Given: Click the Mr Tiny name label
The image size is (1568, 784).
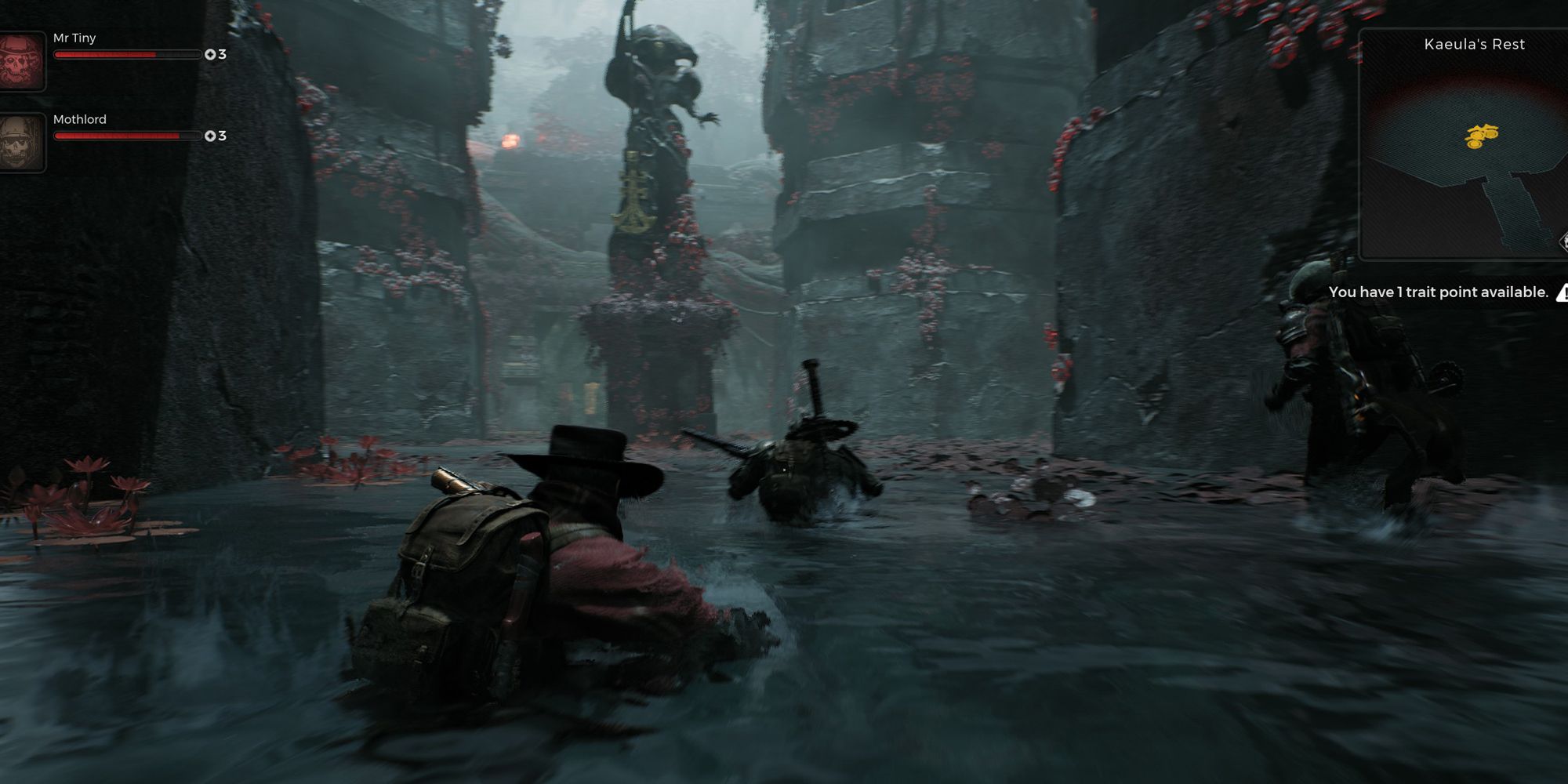Looking at the screenshot, I should click(75, 38).
